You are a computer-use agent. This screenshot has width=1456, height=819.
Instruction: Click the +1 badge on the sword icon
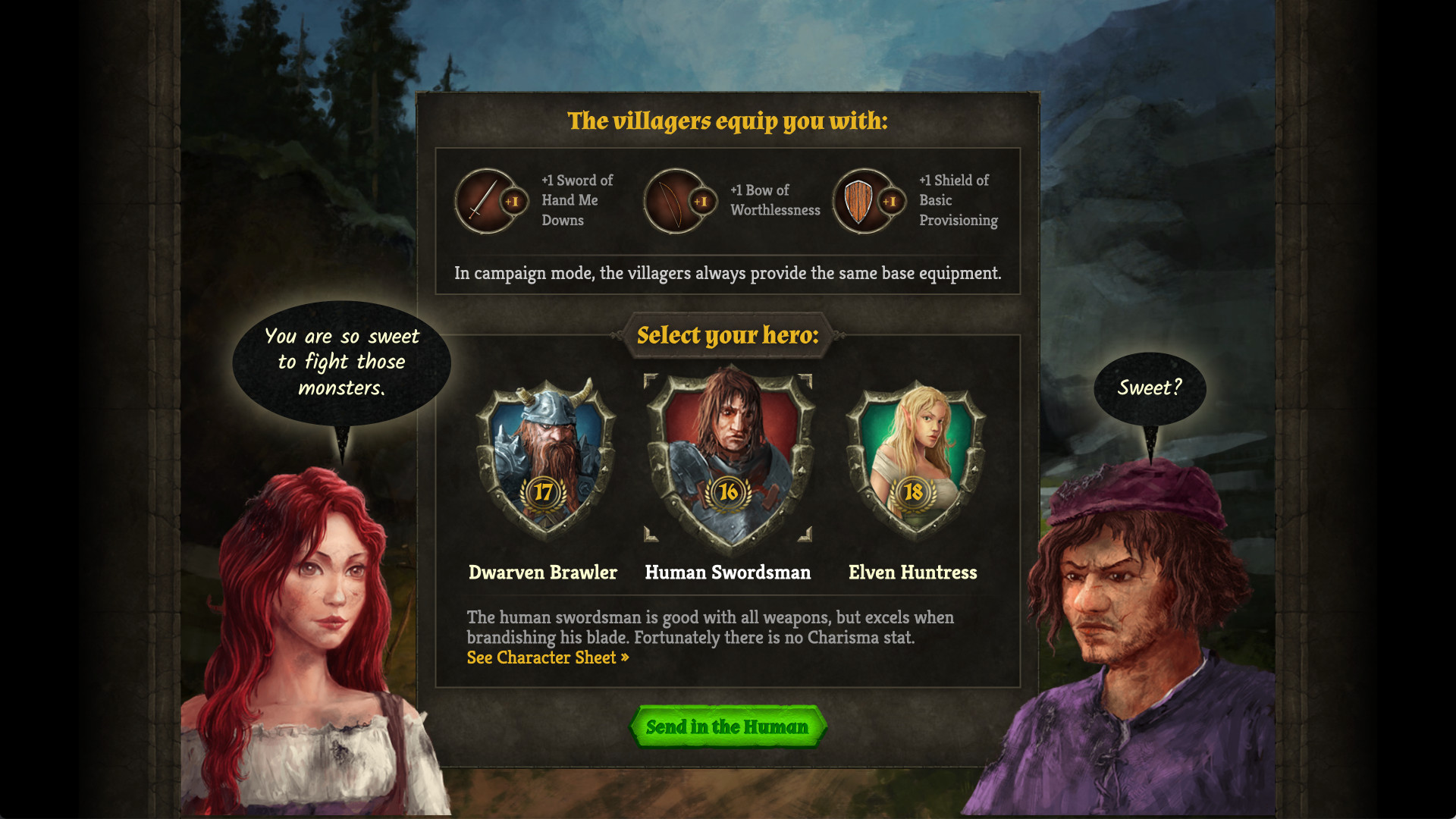[x=513, y=202]
